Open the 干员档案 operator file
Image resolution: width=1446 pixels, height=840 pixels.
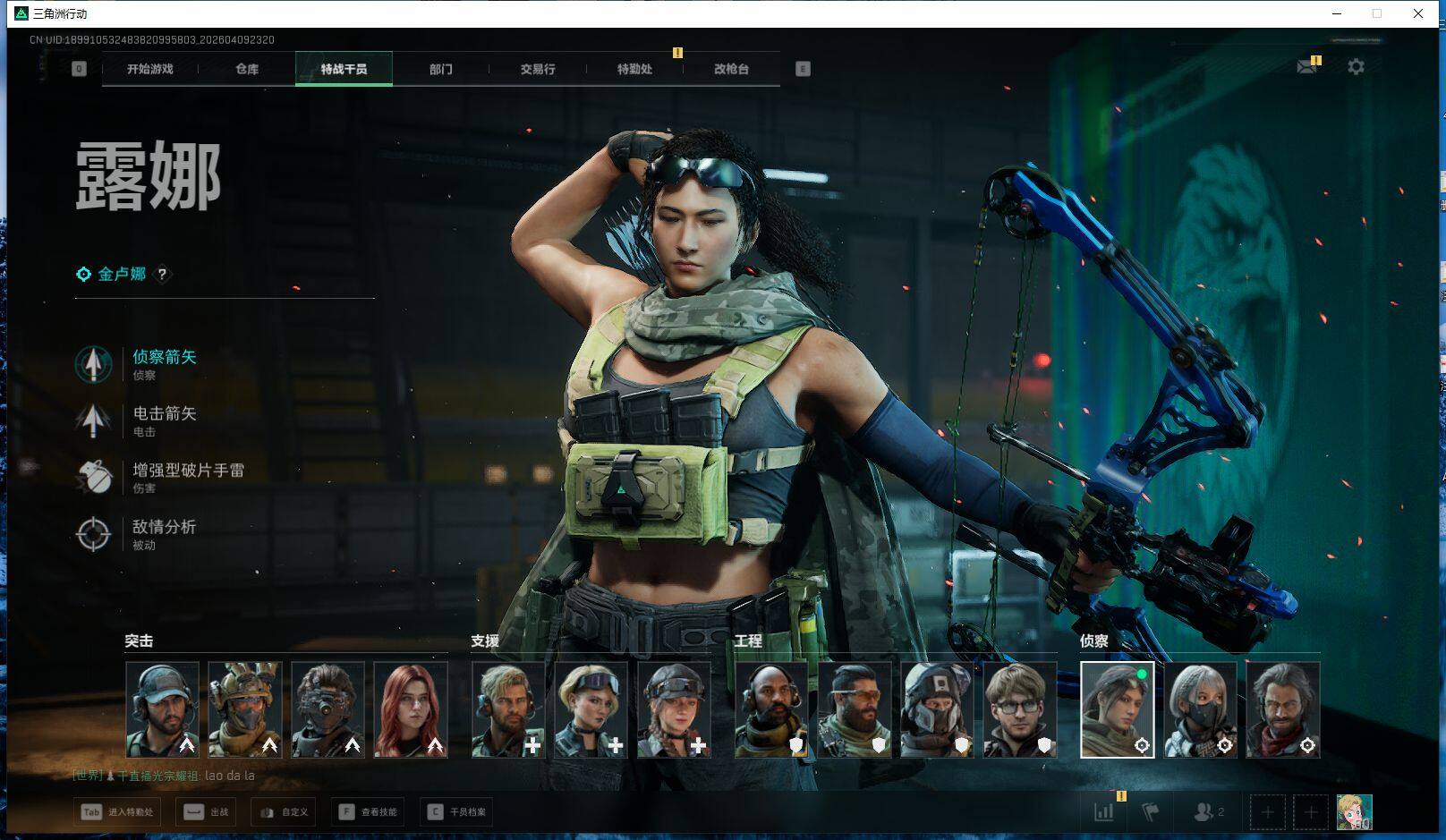tap(457, 812)
